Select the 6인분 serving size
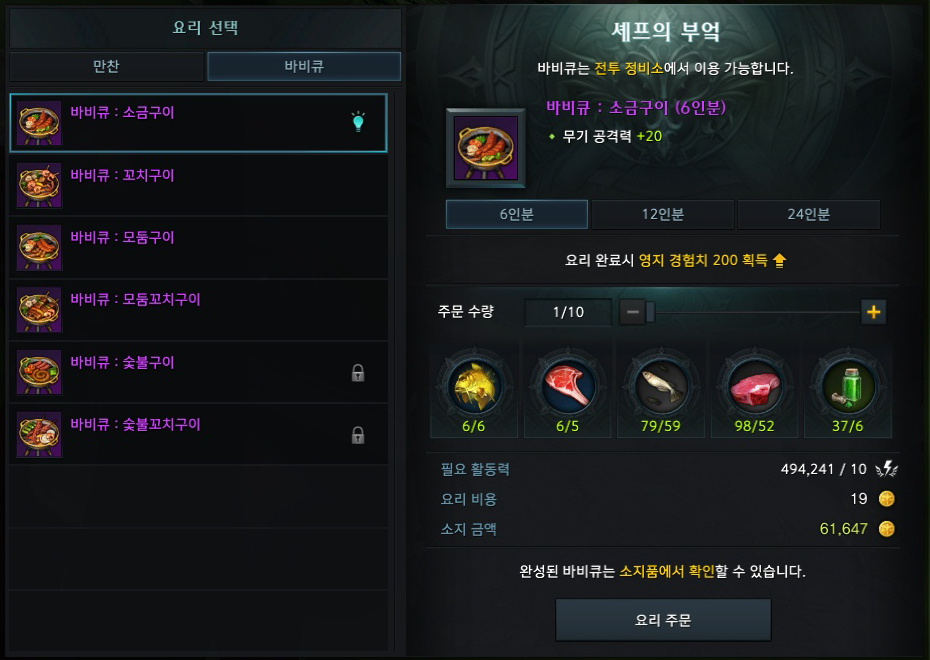The image size is (930, 660). click(517, 214)
